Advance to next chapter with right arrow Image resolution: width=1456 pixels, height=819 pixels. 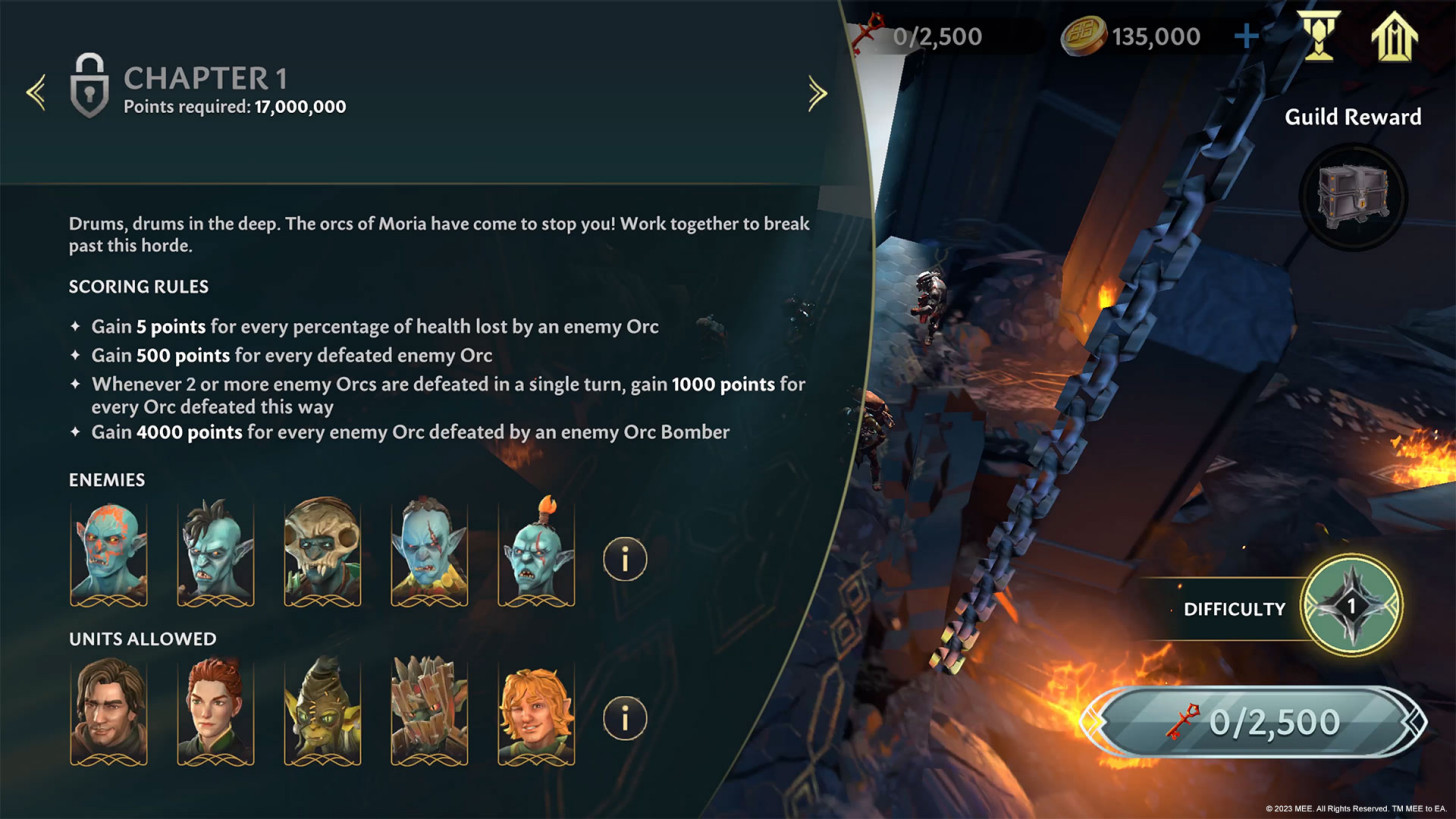817,93
